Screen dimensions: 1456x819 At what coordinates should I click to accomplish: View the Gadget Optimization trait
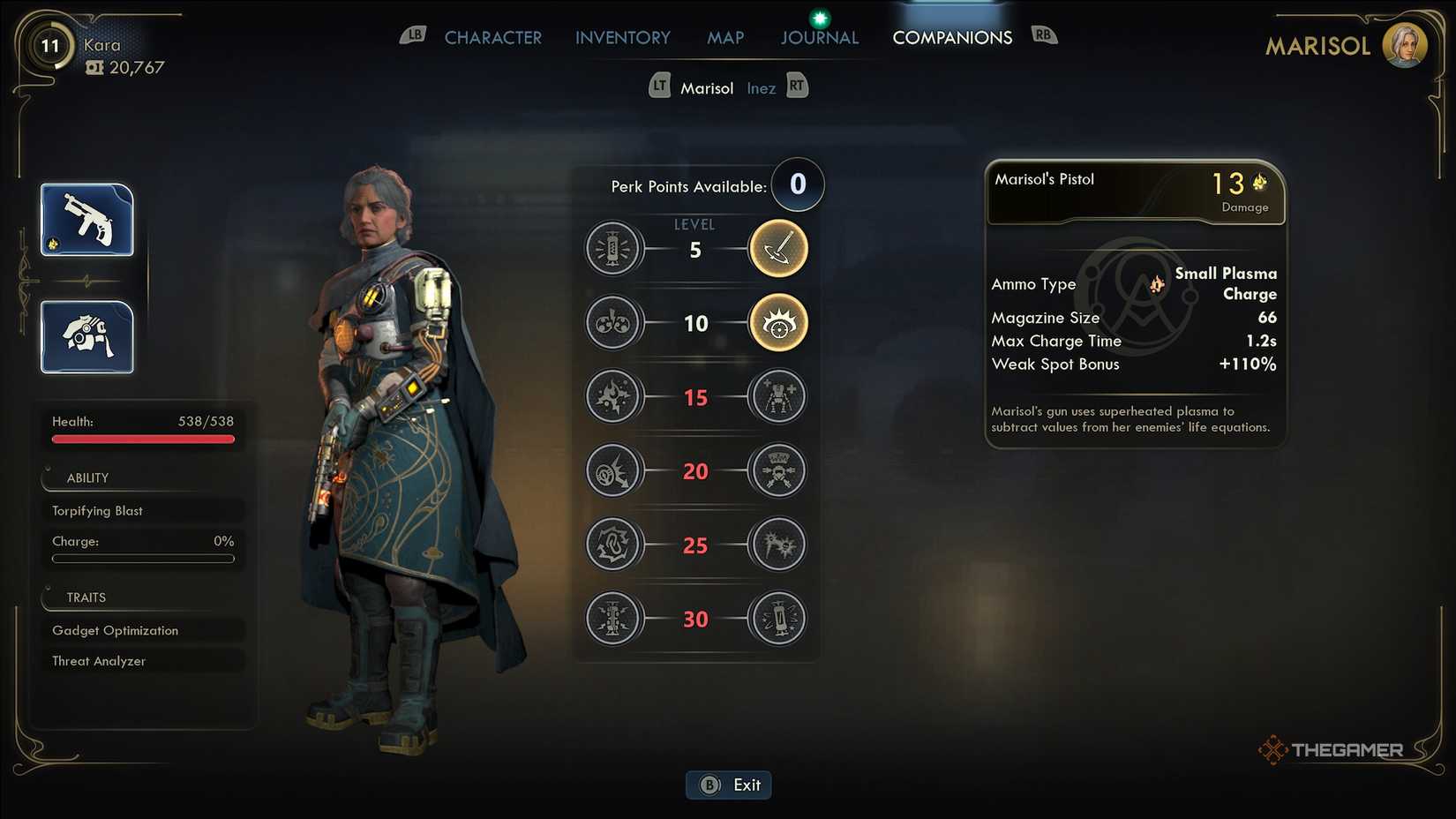142,630
